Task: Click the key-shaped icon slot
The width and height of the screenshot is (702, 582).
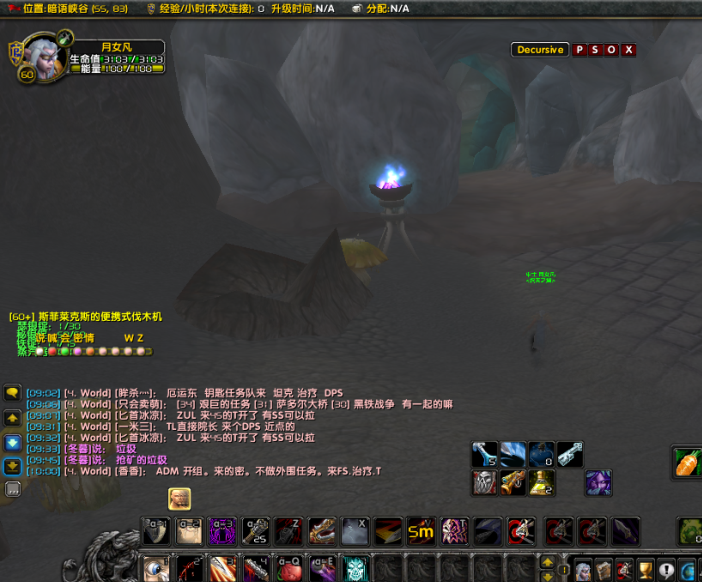Action: click(569, 454)
